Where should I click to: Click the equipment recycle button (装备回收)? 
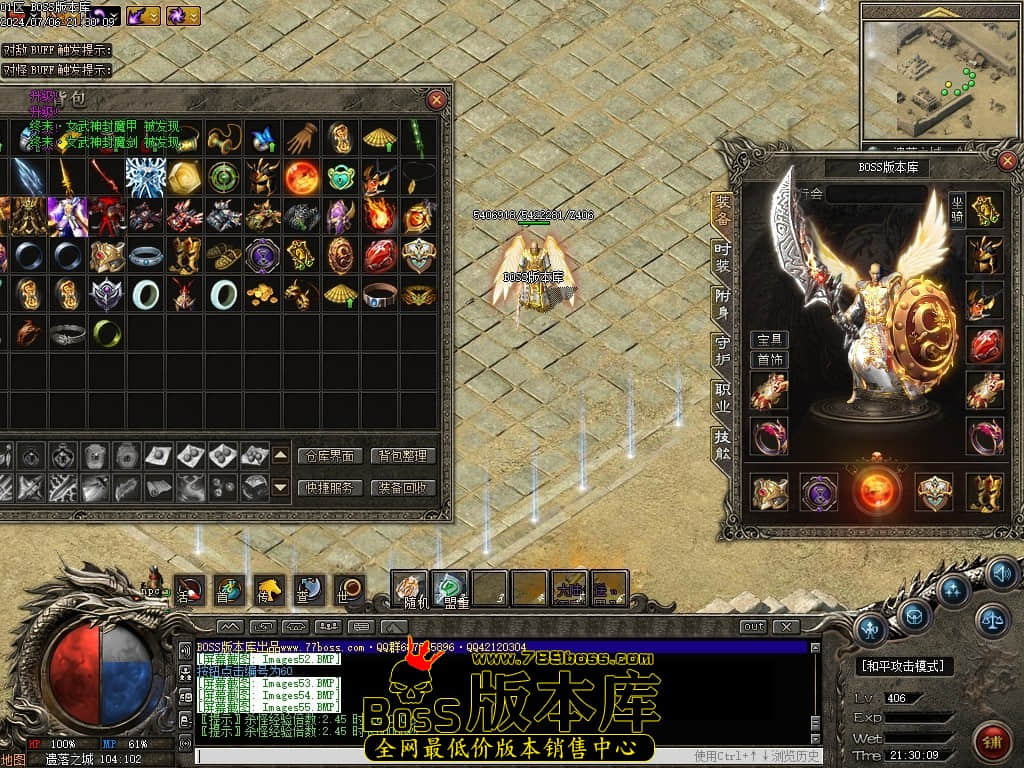[x=403, y=488]
